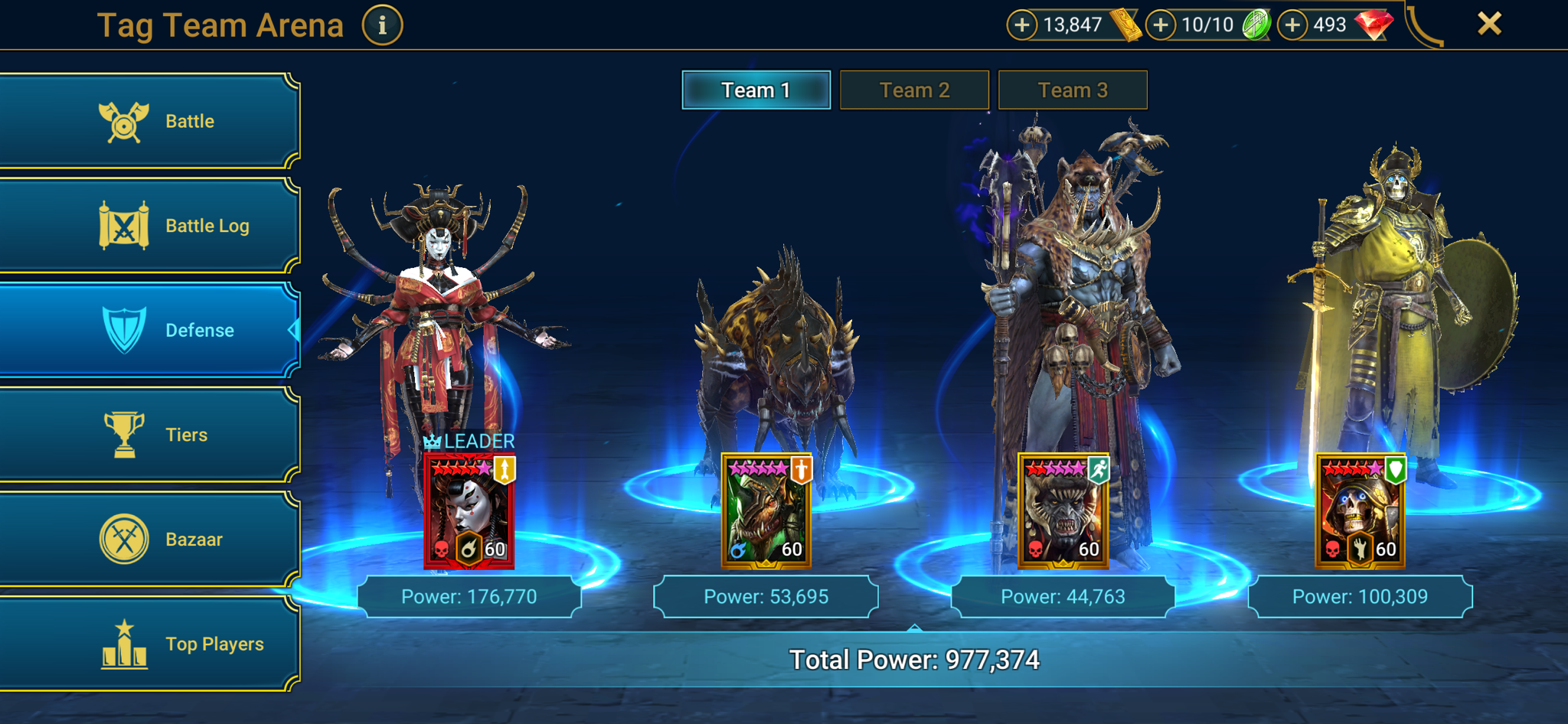Open Top Players podium icon
1568x724 pixels.
(124, 643)
